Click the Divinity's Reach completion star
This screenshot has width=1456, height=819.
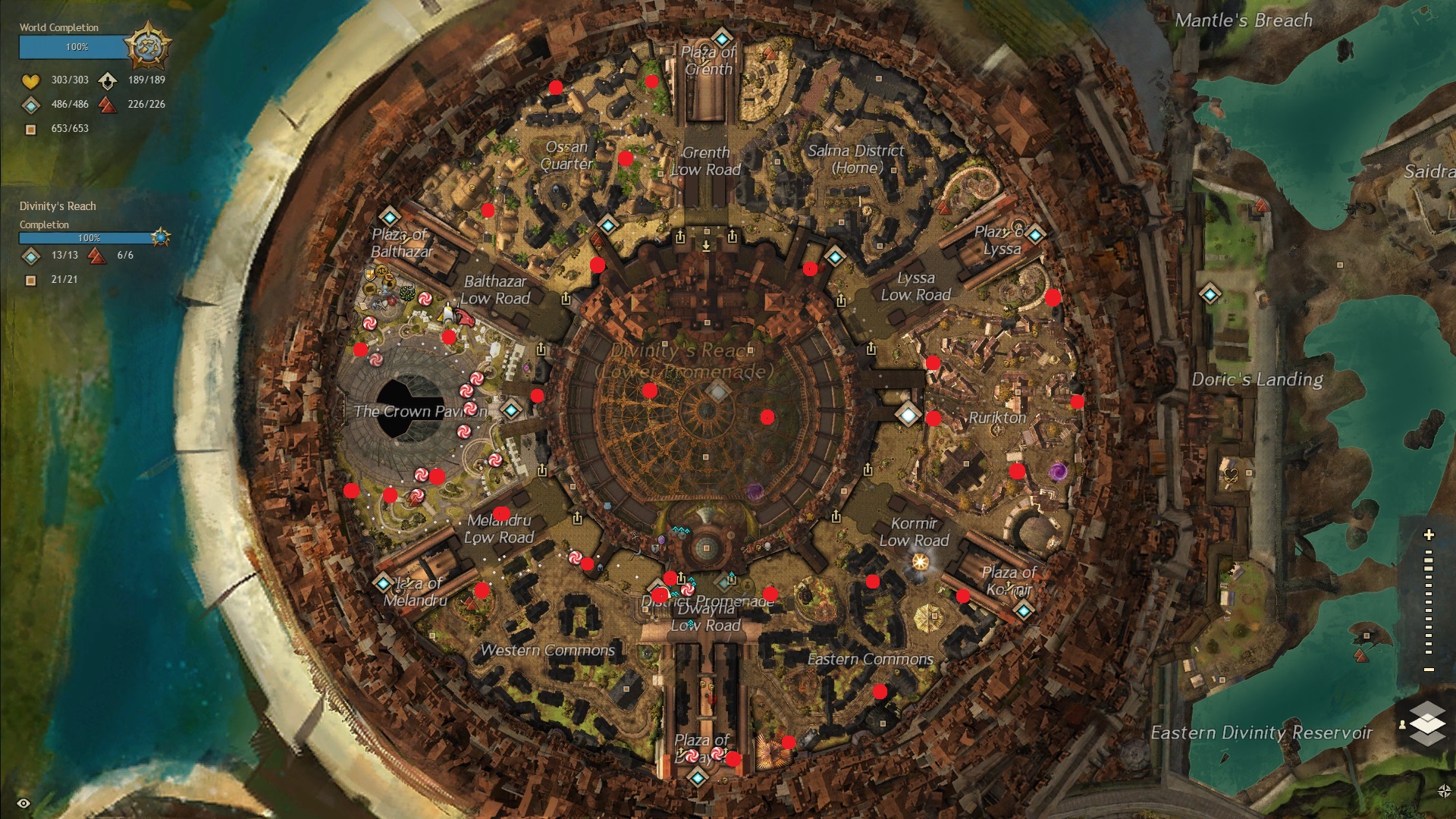[160, 237]
